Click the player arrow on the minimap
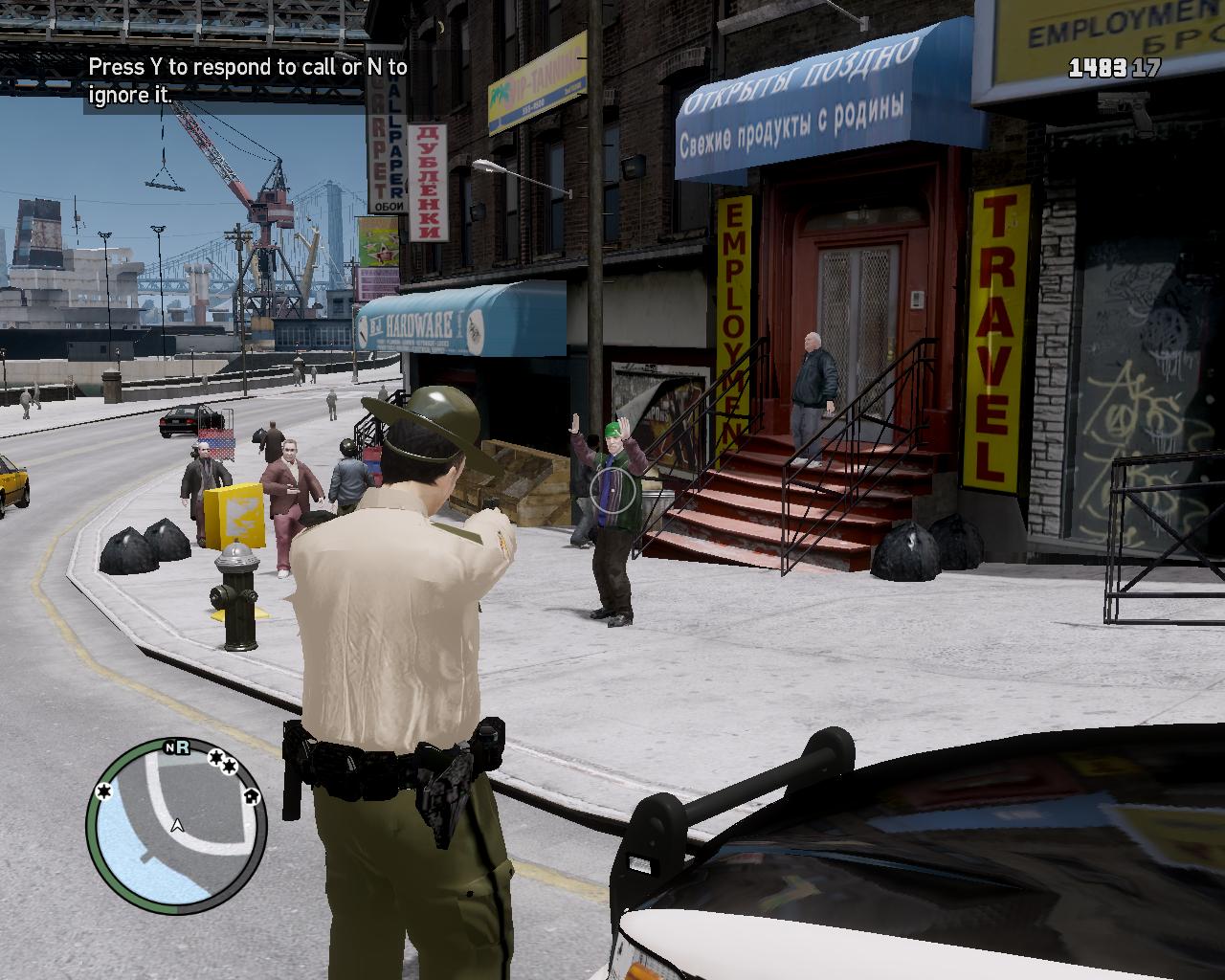Screen dimensions: 1225x980 177,825
